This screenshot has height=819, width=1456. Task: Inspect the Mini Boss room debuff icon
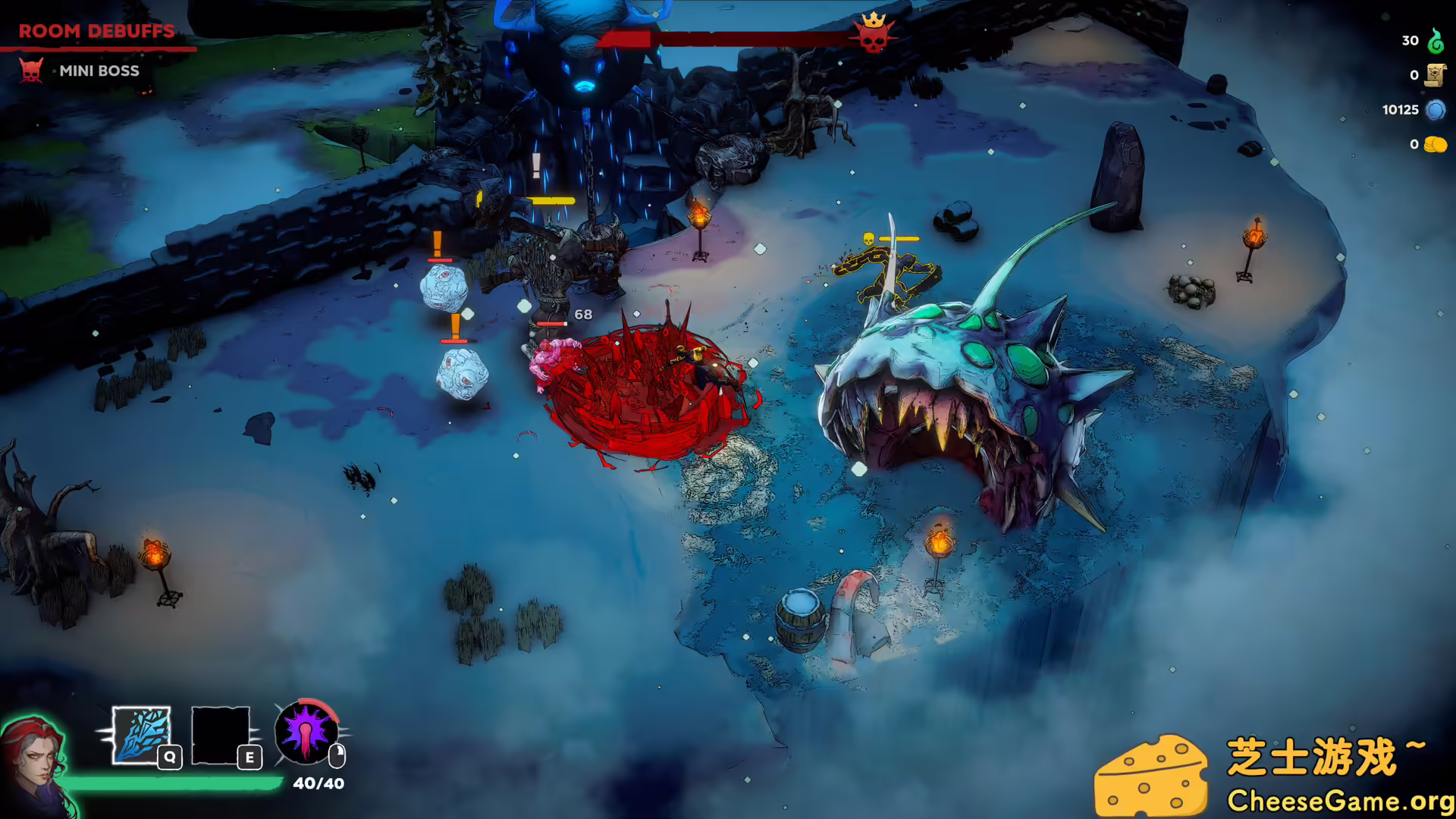coord(31,71)
